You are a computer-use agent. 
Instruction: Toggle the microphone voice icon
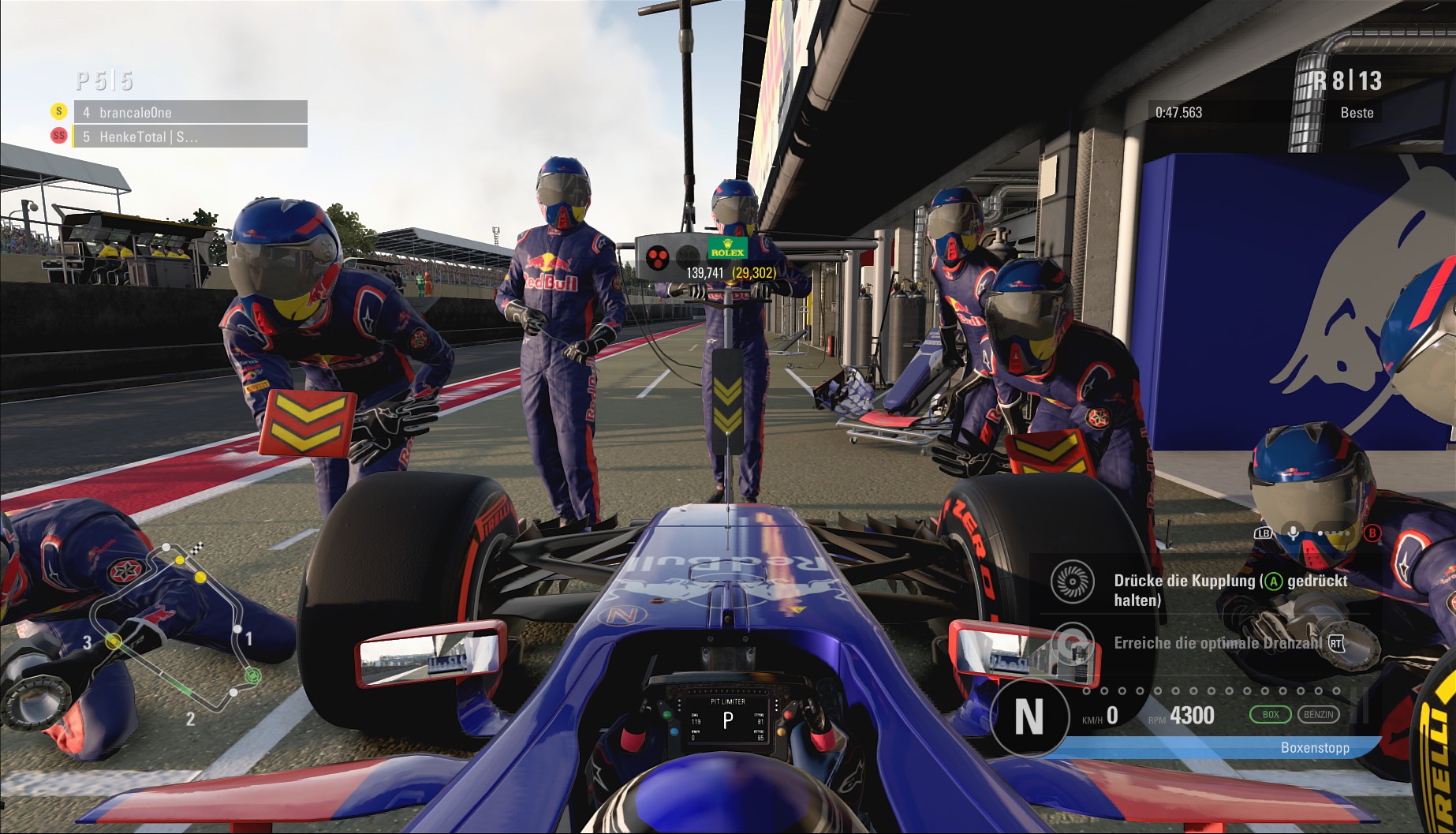[x=1294, y=533]
